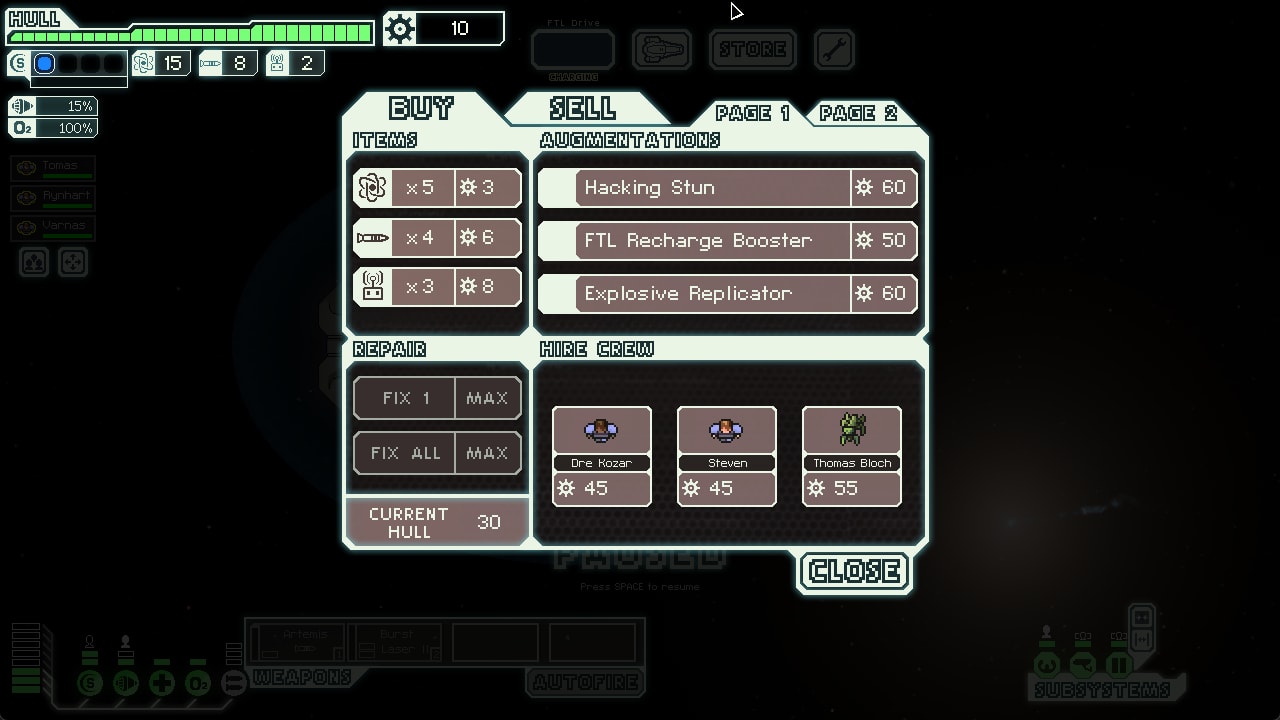Open PAGE 2 of the store

tap(861, 113)
